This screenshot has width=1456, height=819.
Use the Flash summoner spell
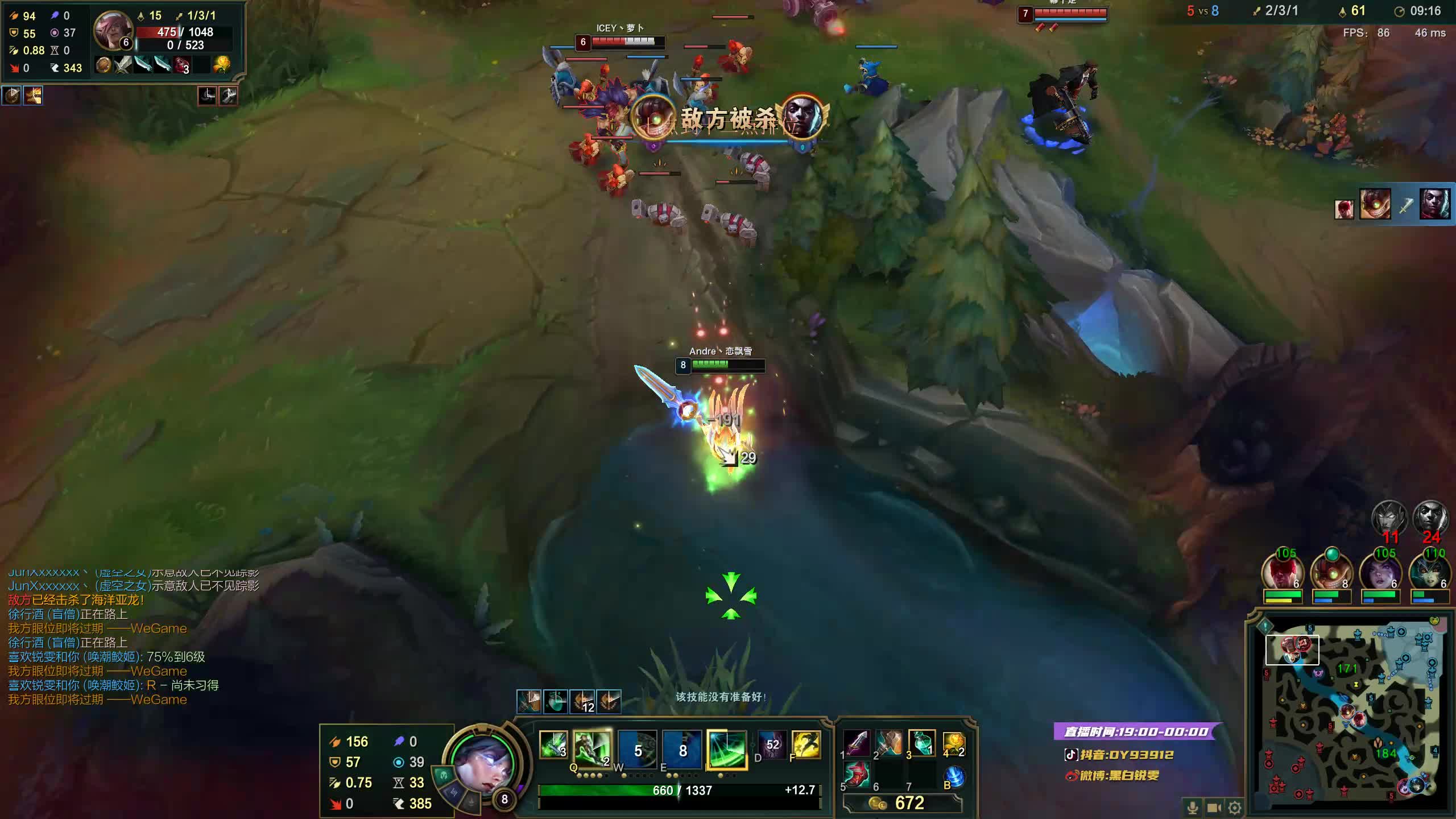pos(806,744)
